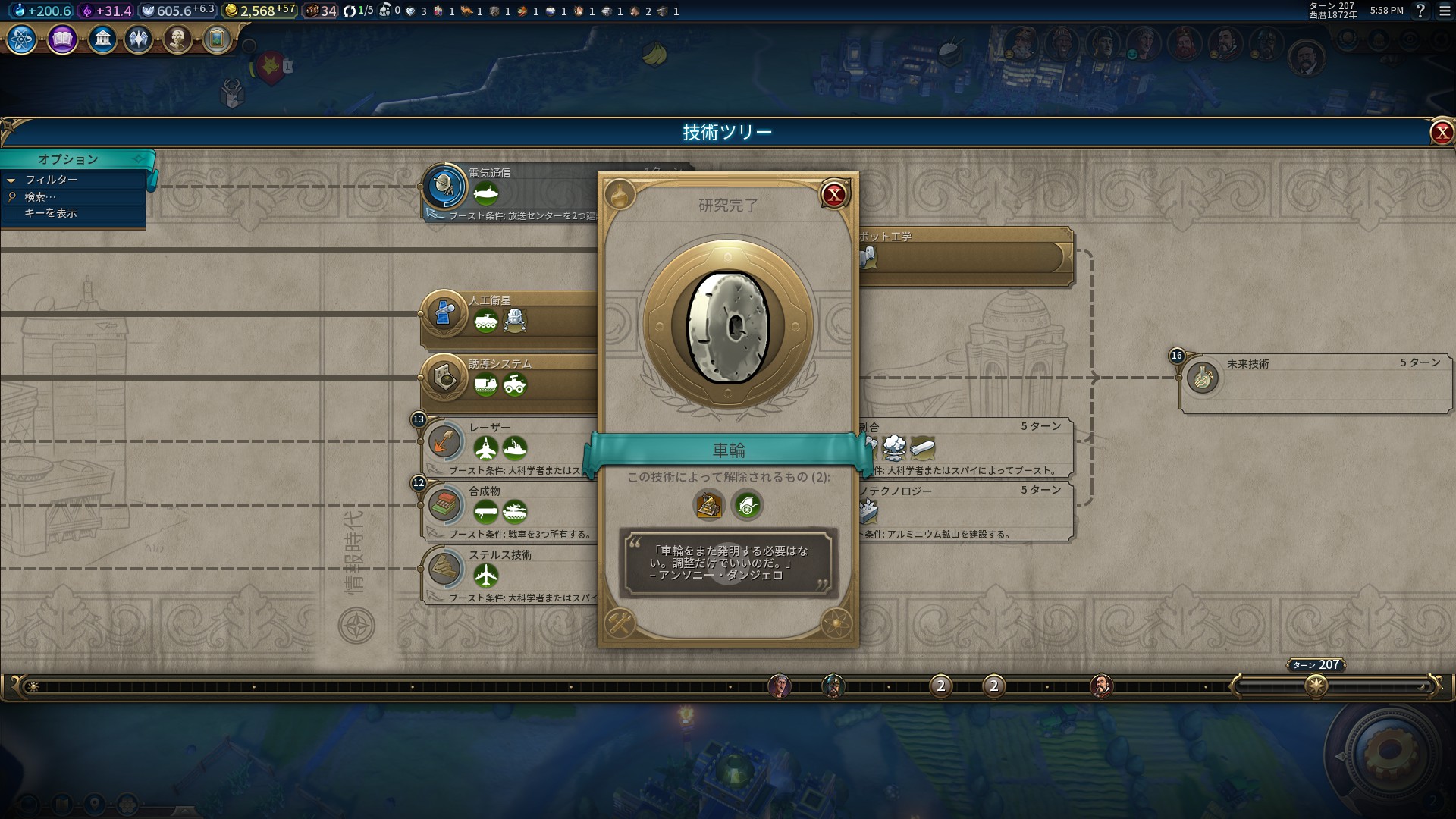1456x819 pixels.
Task: Open the hamburger game menu
Action: [x=1445, y=11]
